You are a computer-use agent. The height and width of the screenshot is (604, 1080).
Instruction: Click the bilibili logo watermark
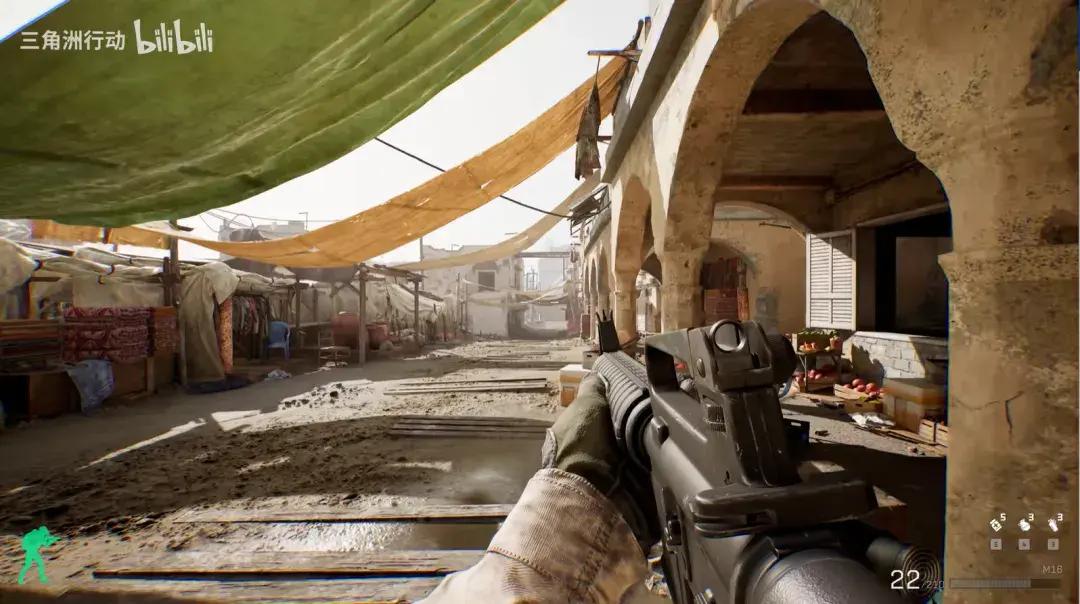point(173,38)
